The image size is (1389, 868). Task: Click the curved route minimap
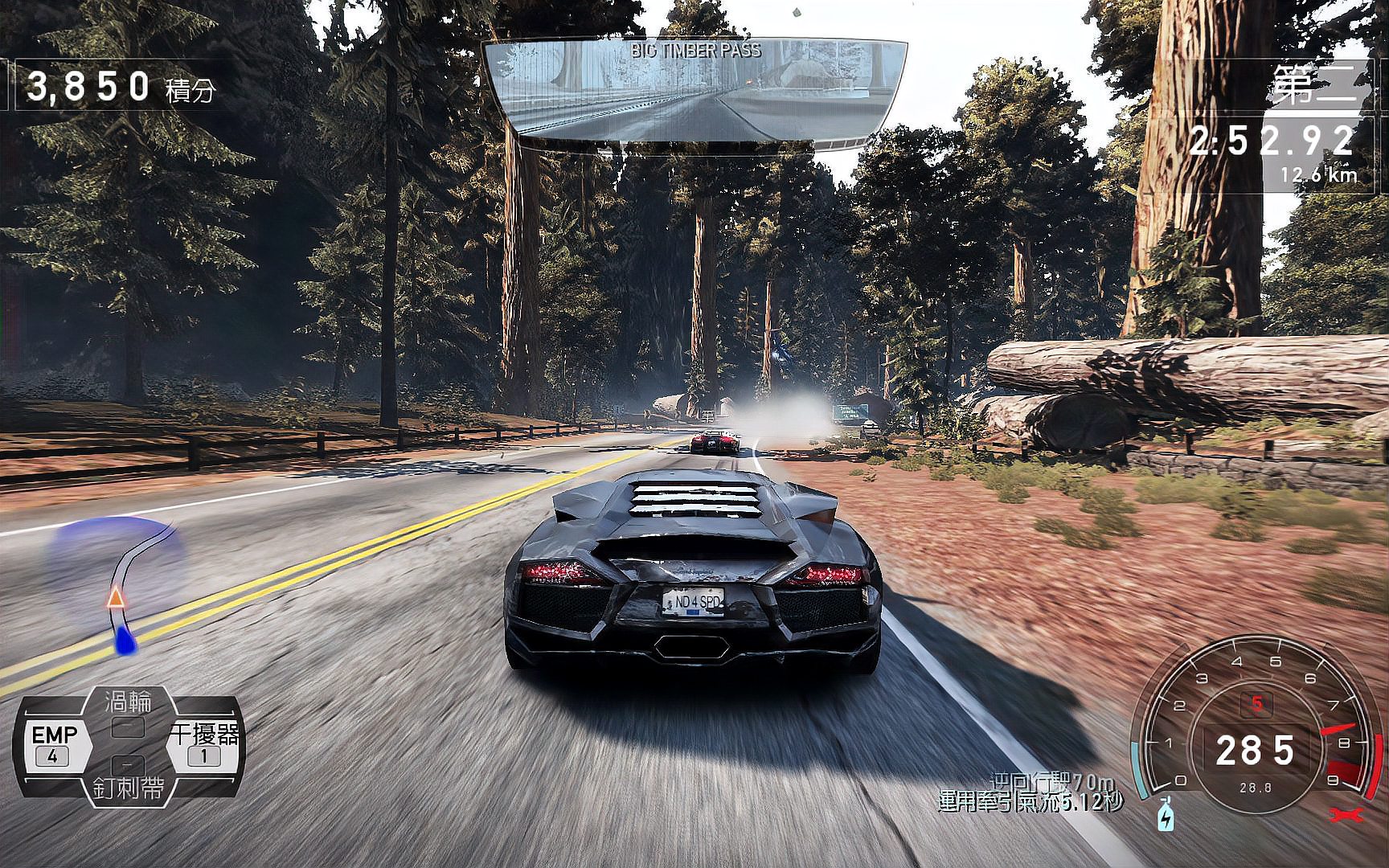[x=121, y=580]
